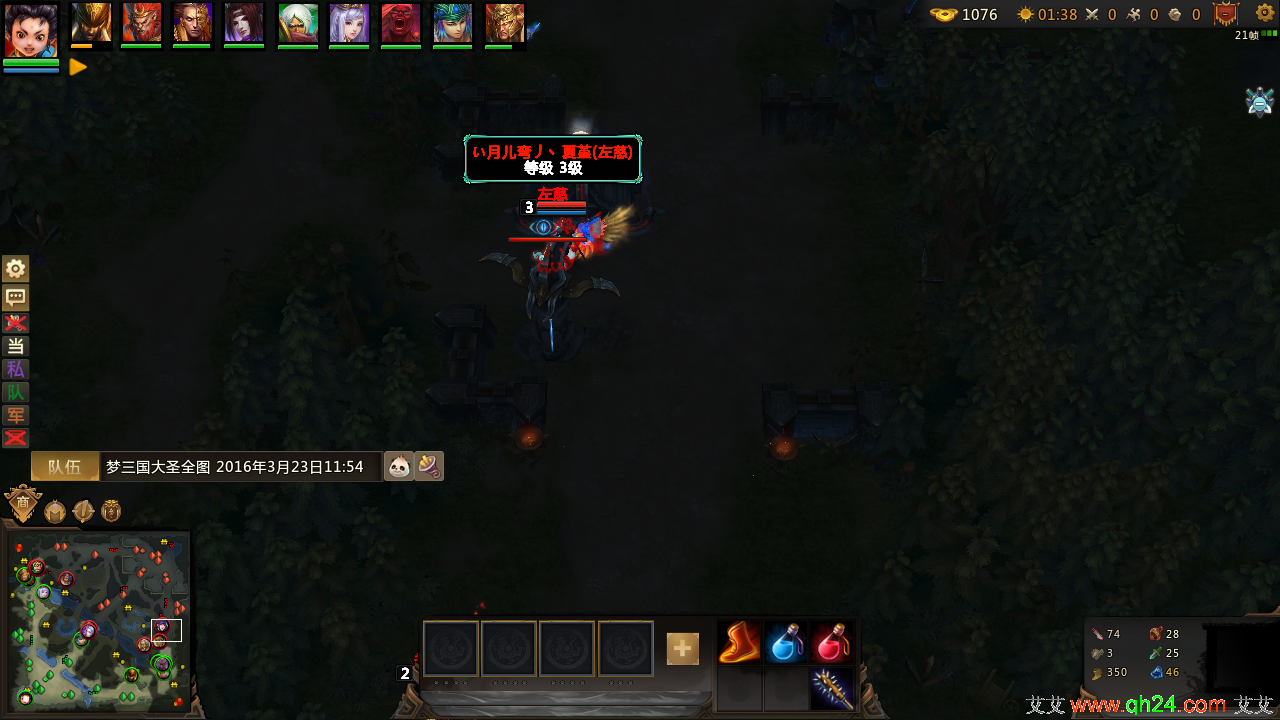
Task: Select the spiked mace item slot
Action: click(x=832, y=689)
